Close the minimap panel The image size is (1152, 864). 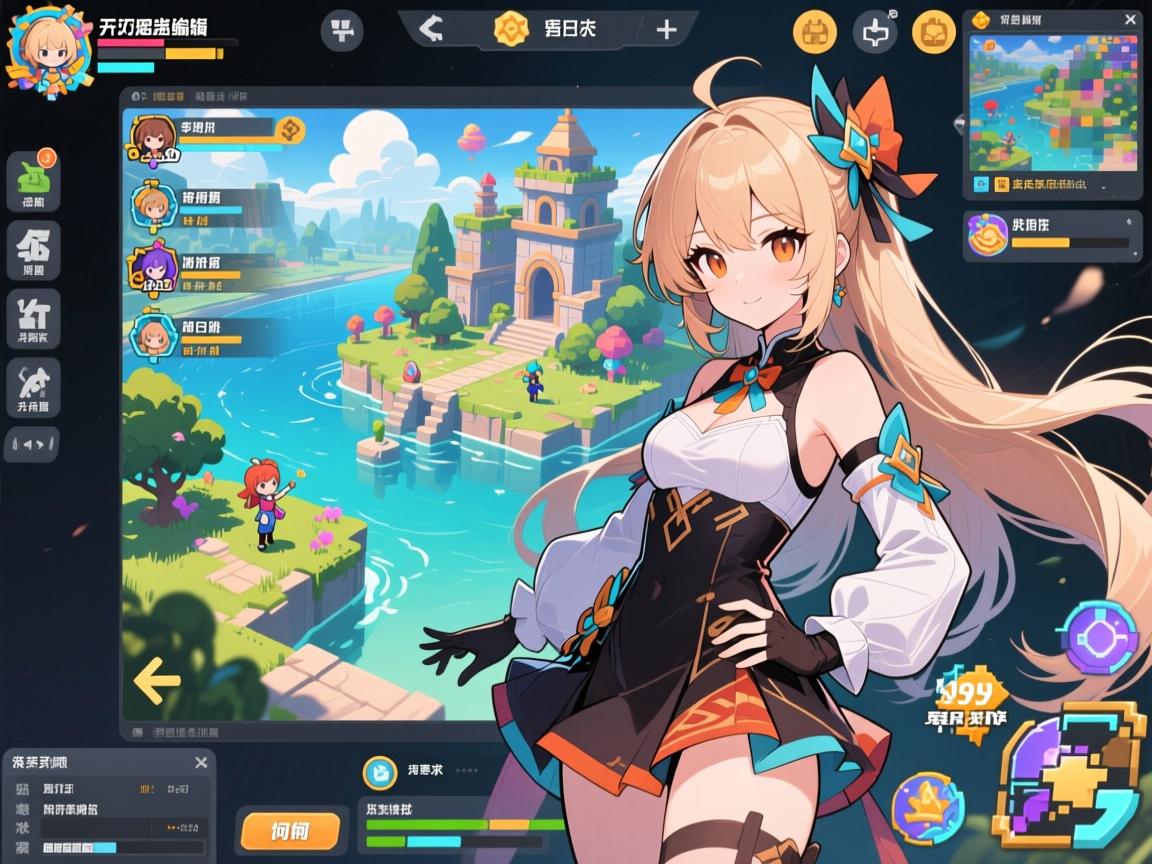(1130, 19)
